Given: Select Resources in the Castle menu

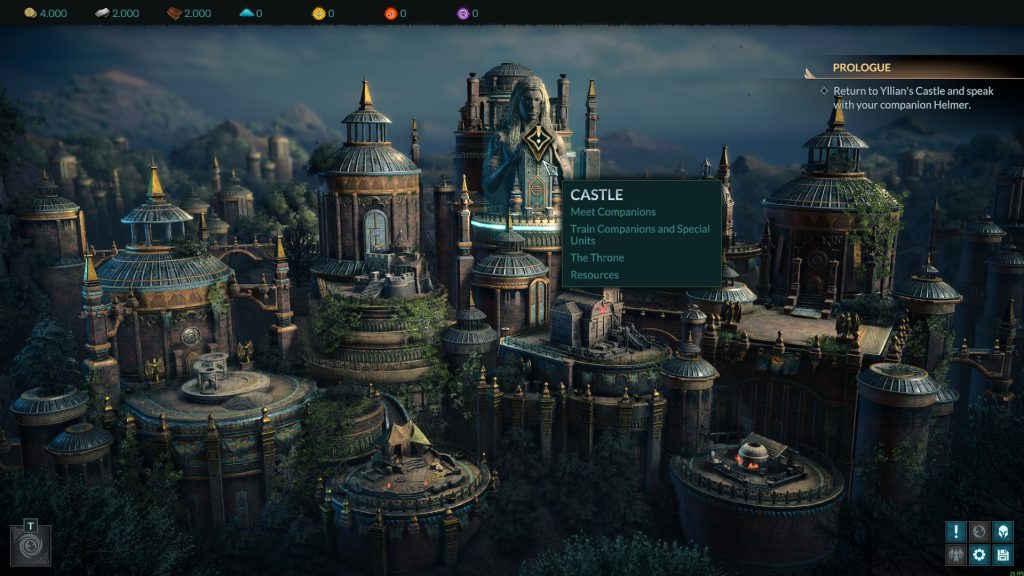Looking at the screenshot, I should pos(595,275).
